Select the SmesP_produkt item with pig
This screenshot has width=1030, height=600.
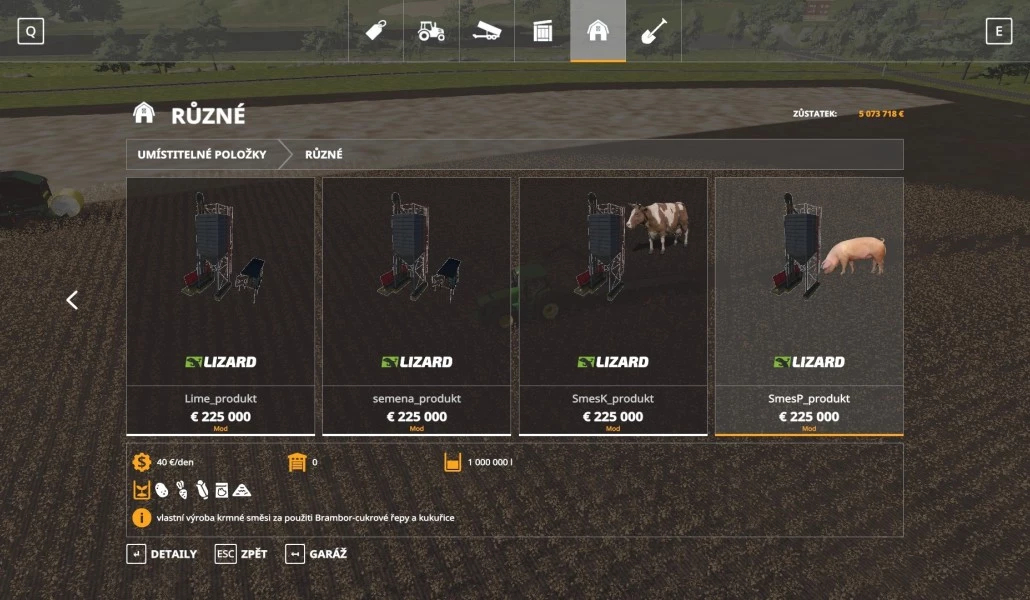tap(809, 306)
